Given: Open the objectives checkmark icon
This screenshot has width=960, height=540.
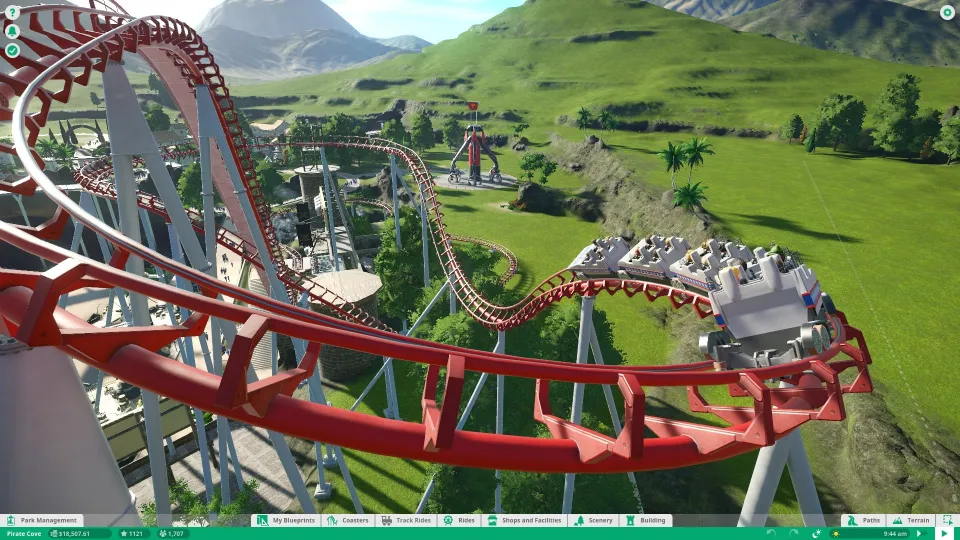Looking at the screenshot, I should 12,49.
